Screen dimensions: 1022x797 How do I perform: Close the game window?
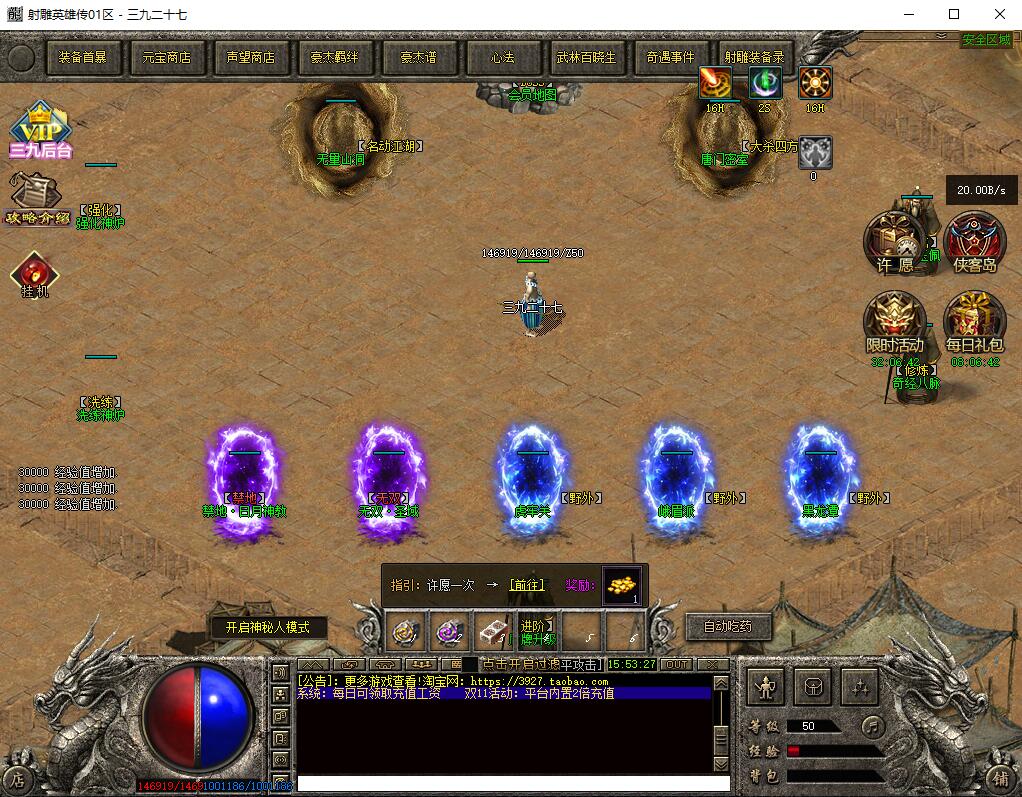tap(999, 14)
